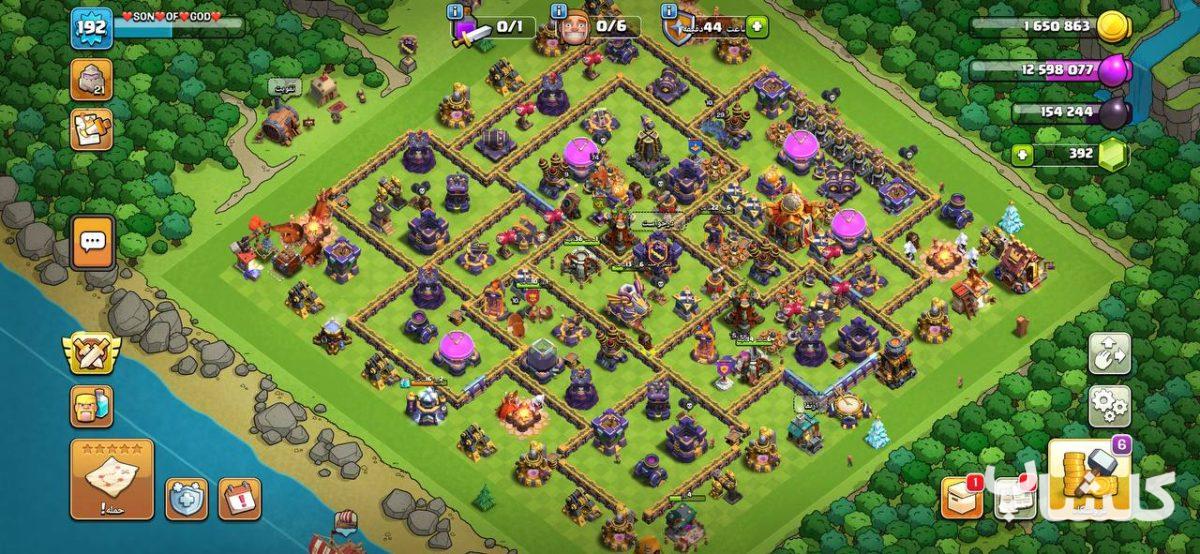Viewport: 1200px width, 554px height.
Task: Tap the pink elixir drop icon
Action: tap(1113, 70)
